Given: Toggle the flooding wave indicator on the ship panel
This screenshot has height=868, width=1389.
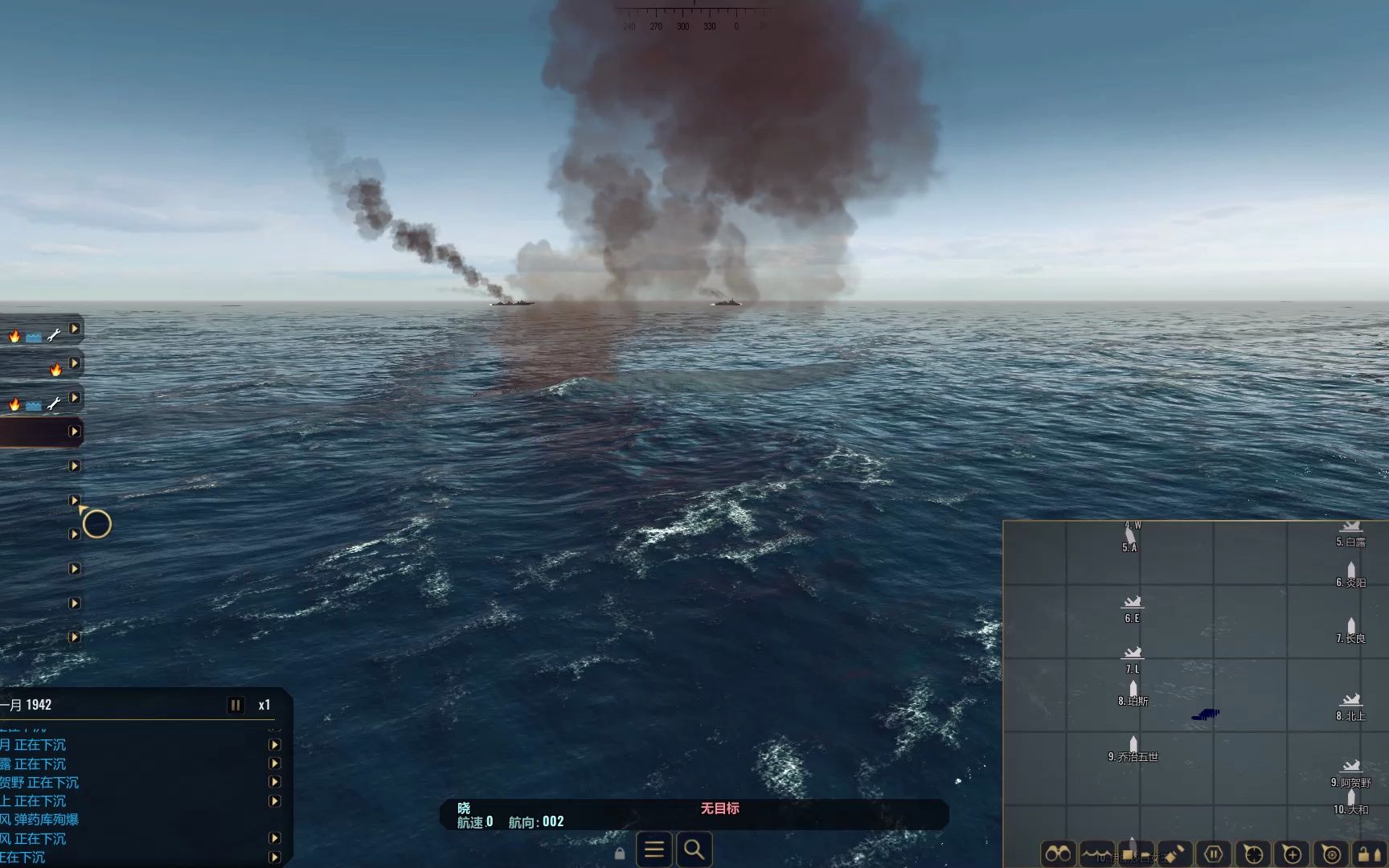Looking at the screenshot, I should point(33,338).
